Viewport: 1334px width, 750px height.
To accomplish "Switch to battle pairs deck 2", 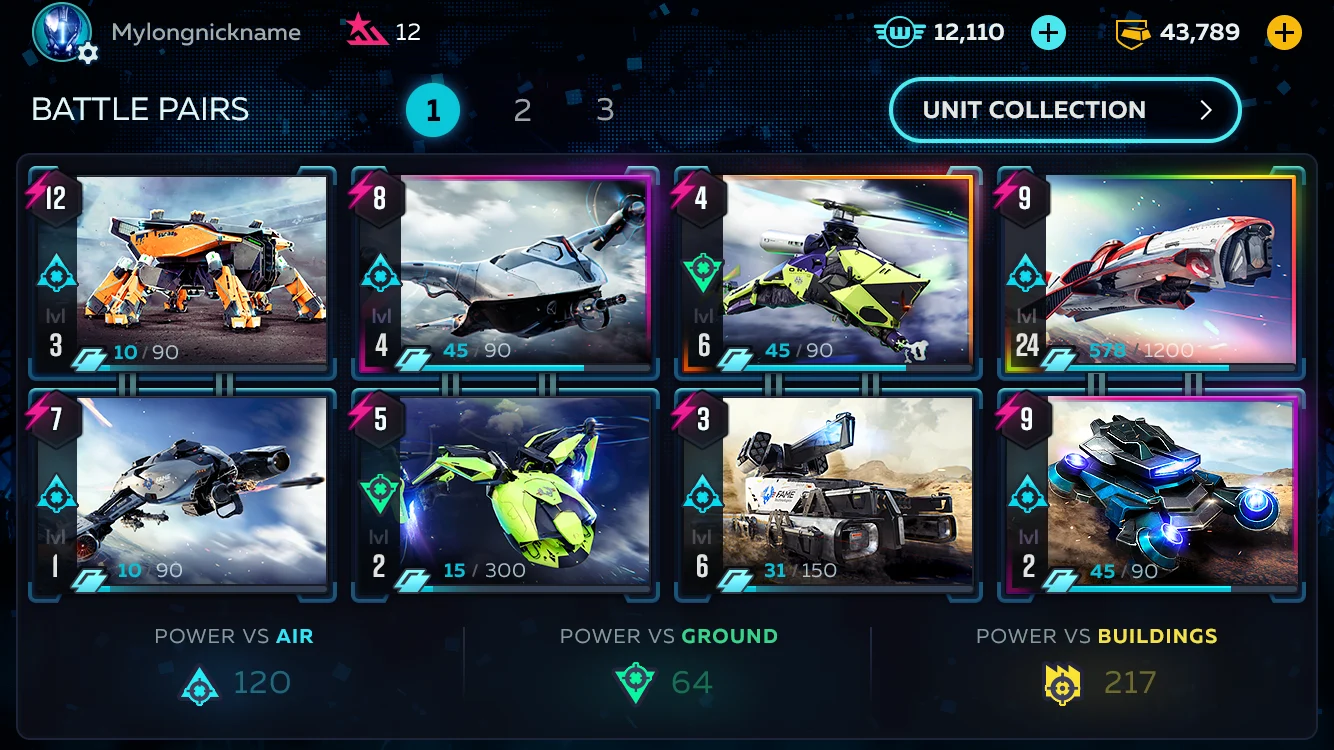I will click(522, 110).
